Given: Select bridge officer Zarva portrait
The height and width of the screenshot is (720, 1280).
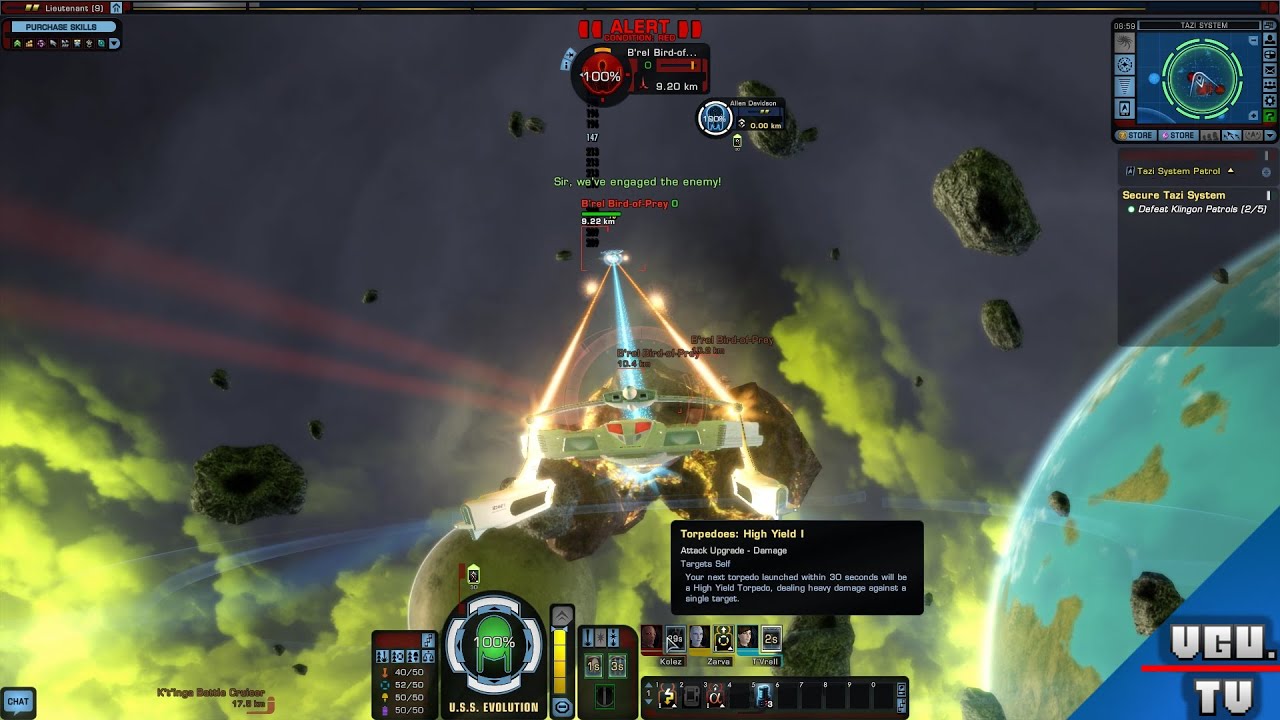Looking at the screenshot, I should coord(699,638).
